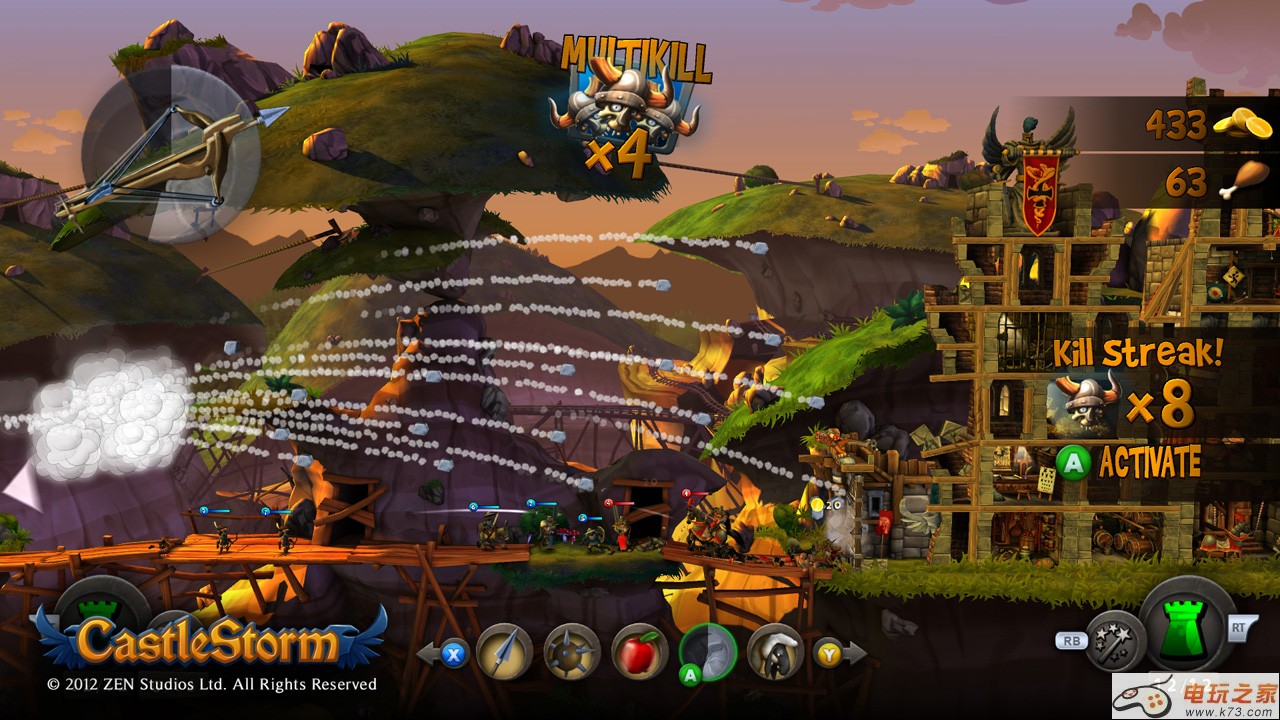Pick the green-highlighted stone ammo slot
The width and height of the screenshot is (1280, 720).
click(708, 651)
